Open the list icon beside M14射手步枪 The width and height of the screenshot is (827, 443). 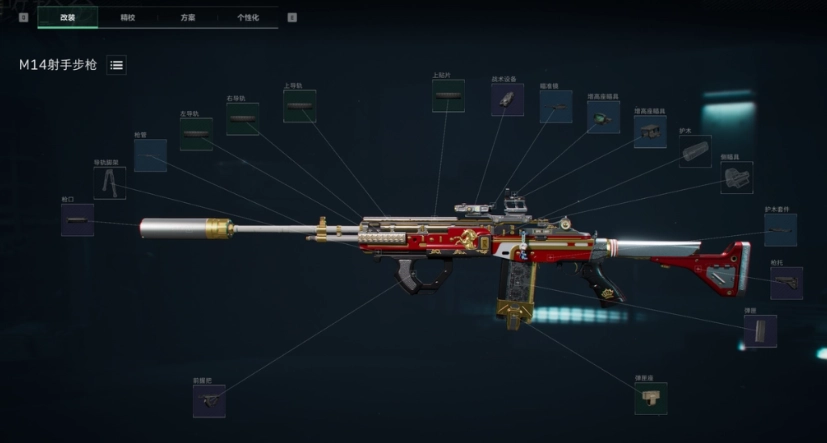116,65
